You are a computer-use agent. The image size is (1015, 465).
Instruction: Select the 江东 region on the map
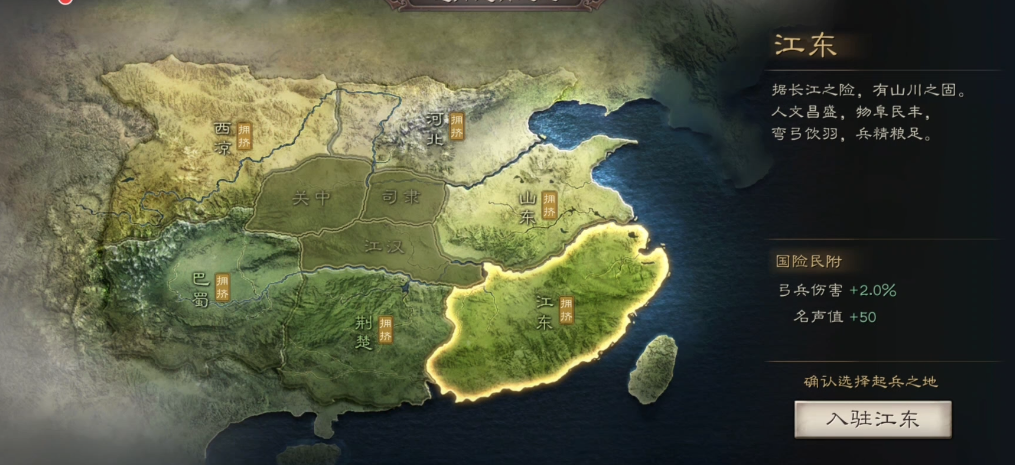545,315
